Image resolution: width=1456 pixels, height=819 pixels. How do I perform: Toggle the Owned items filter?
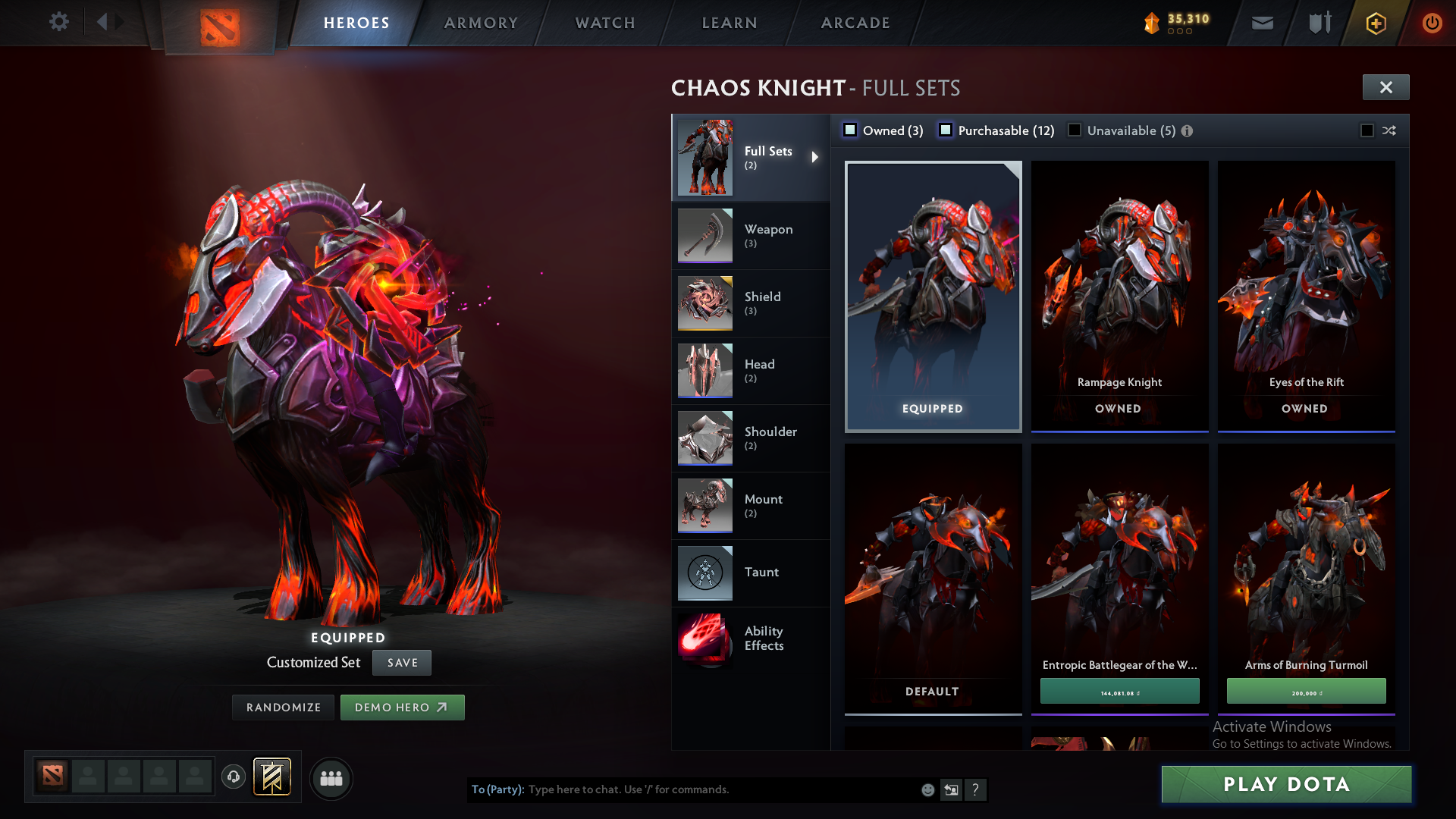tap(851, 130)
